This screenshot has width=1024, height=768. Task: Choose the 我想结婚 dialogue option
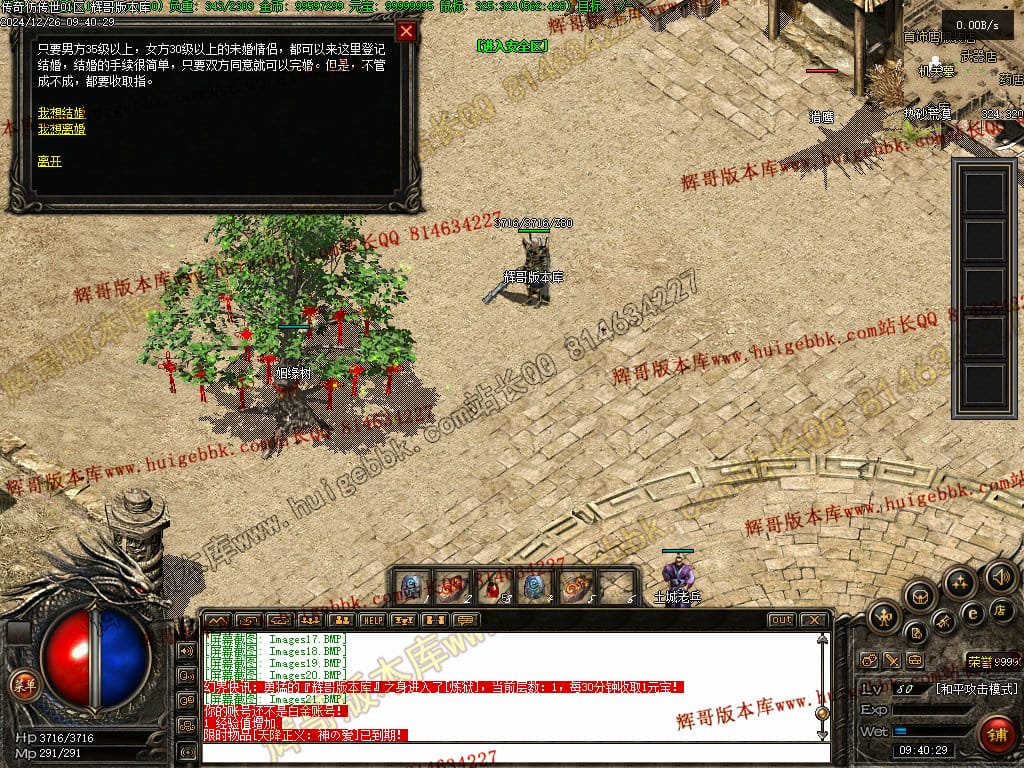click(x=62, y=112)
